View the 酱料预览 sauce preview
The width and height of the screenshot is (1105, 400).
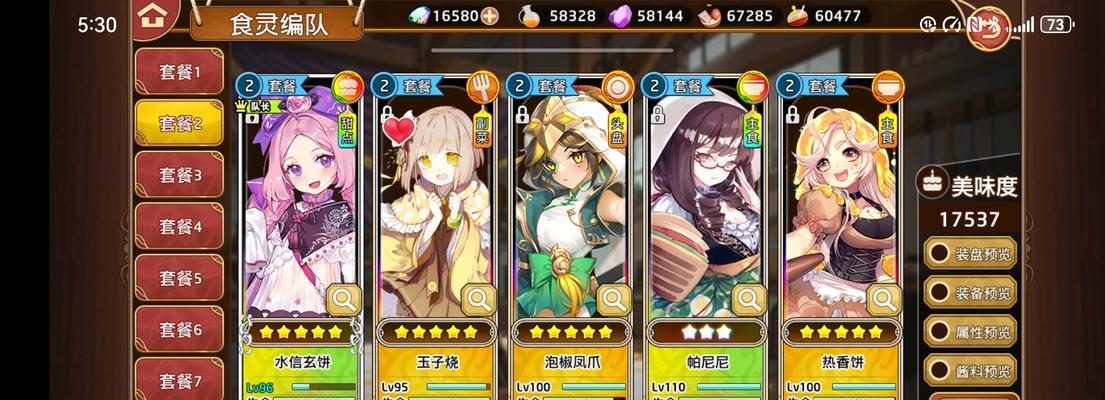point(971,370)
